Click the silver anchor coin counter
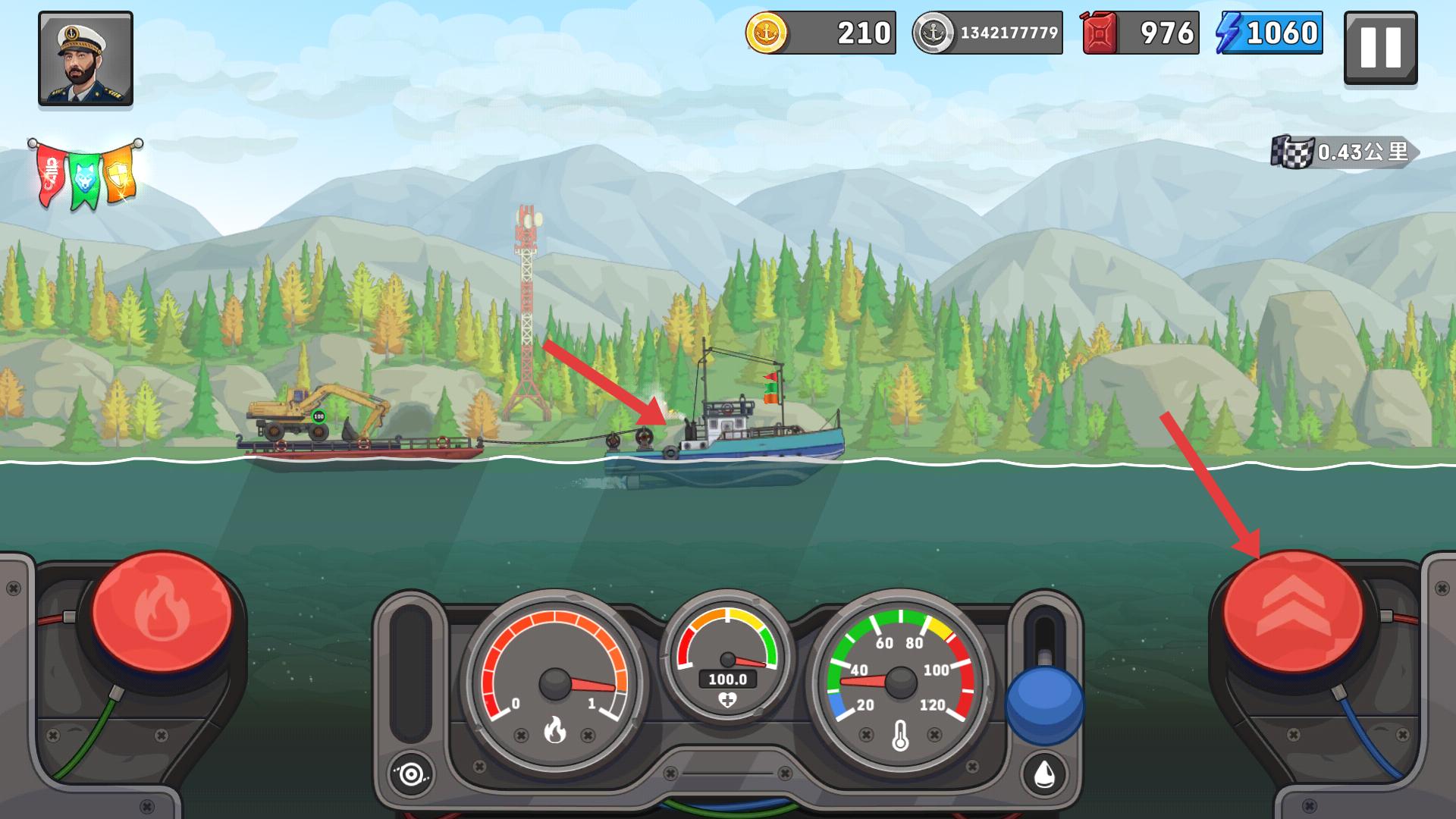Viewport: 1456px width, 819px height. click(x=987, y=33)
